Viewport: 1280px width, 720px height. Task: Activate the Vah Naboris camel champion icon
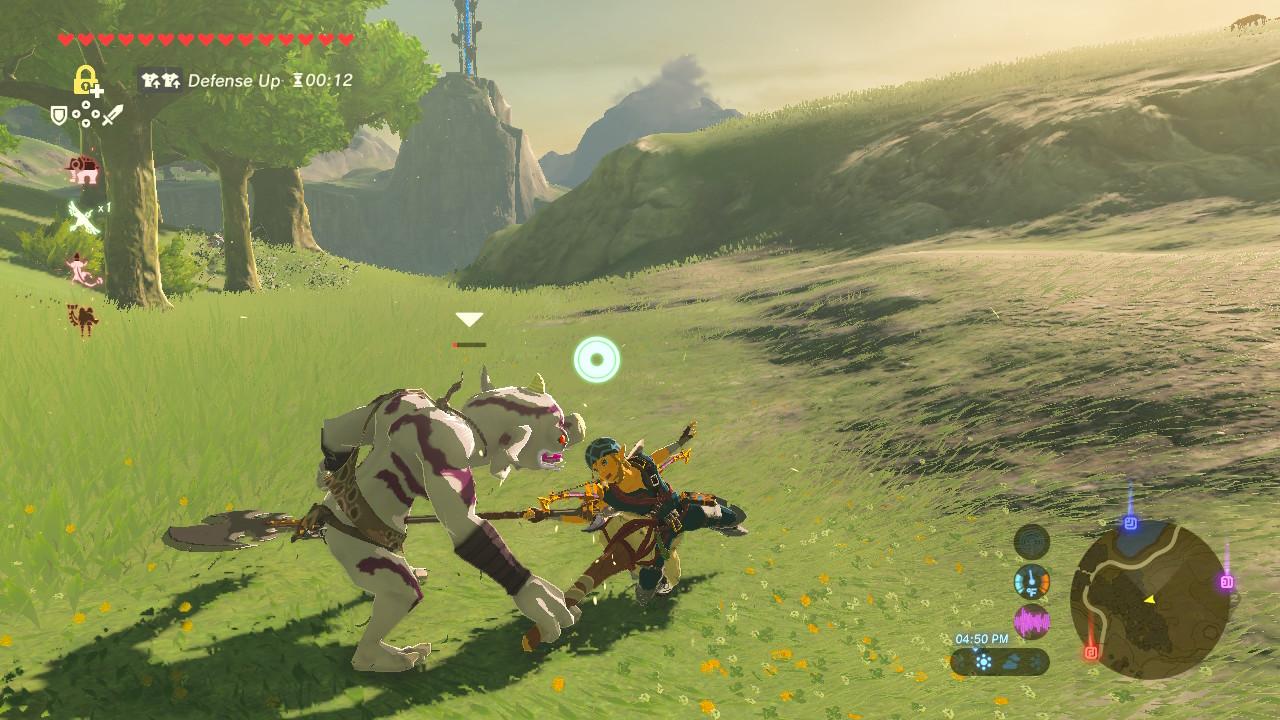(82, 319)
